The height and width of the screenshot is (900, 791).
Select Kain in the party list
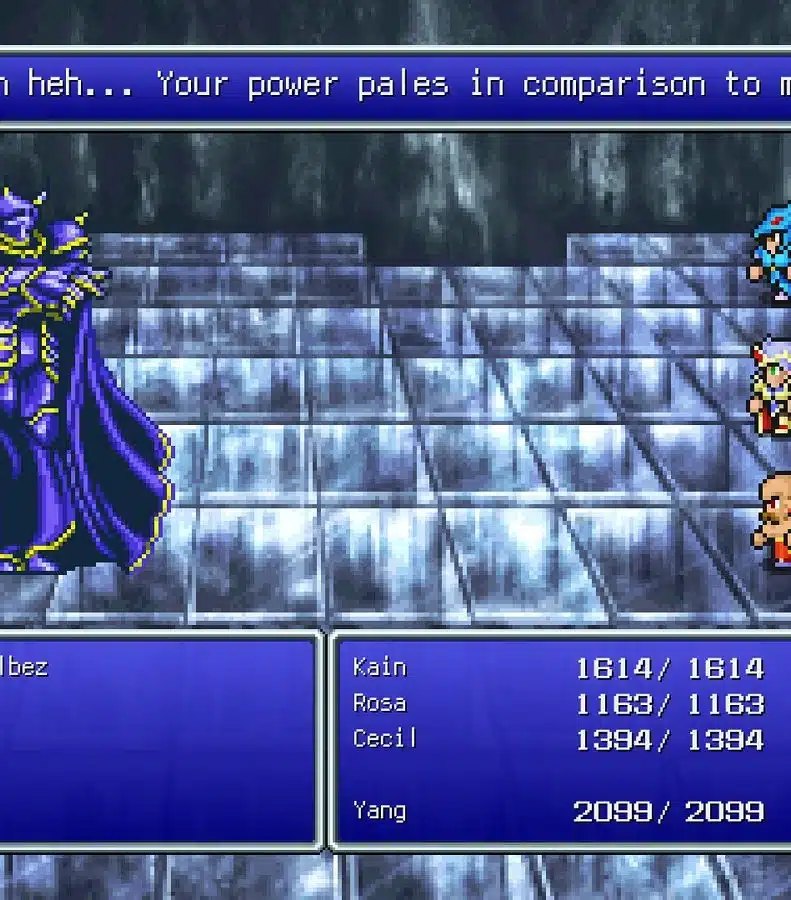[380, 667]
